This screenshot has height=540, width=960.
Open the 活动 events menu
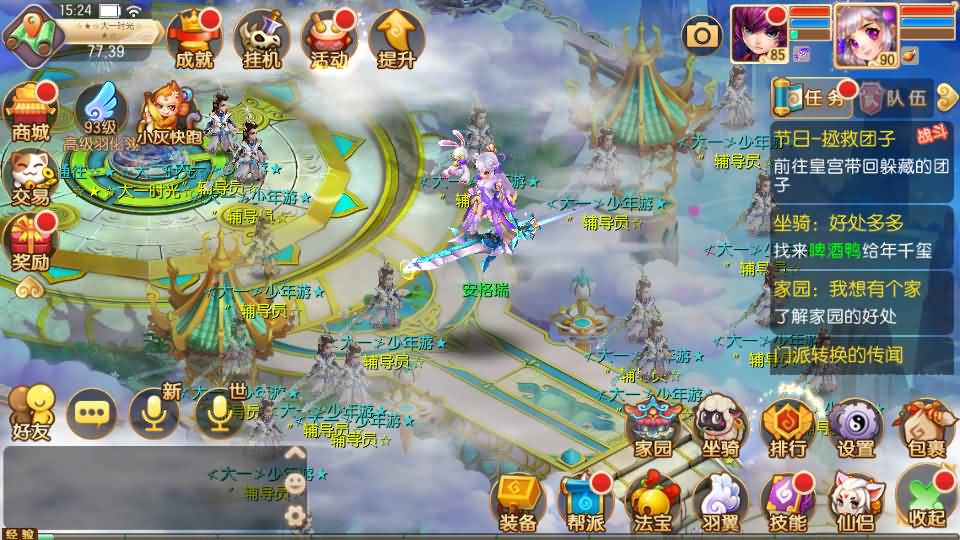[x=329, y=40]
